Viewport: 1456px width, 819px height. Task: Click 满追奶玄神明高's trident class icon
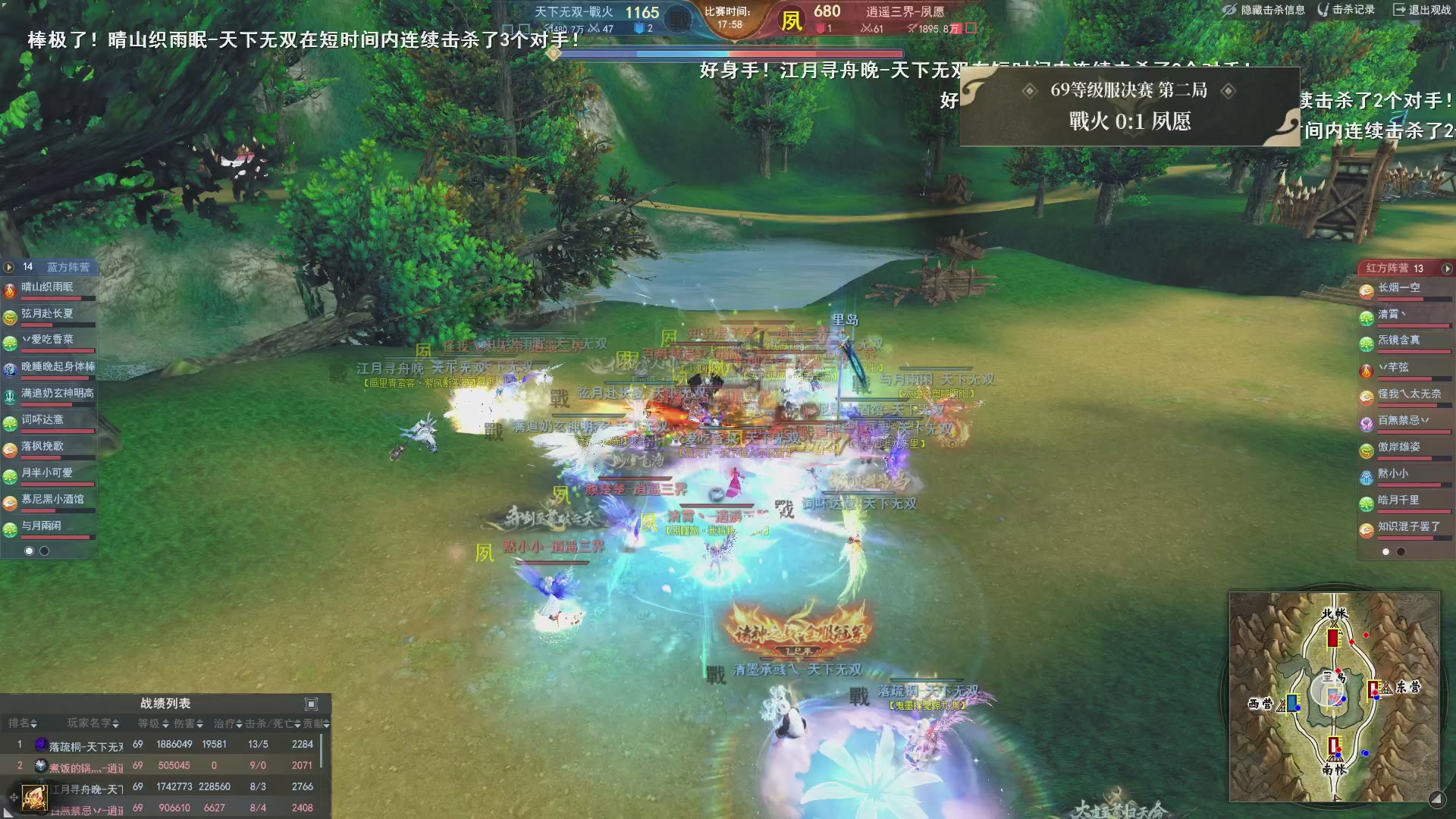(10, 395)
